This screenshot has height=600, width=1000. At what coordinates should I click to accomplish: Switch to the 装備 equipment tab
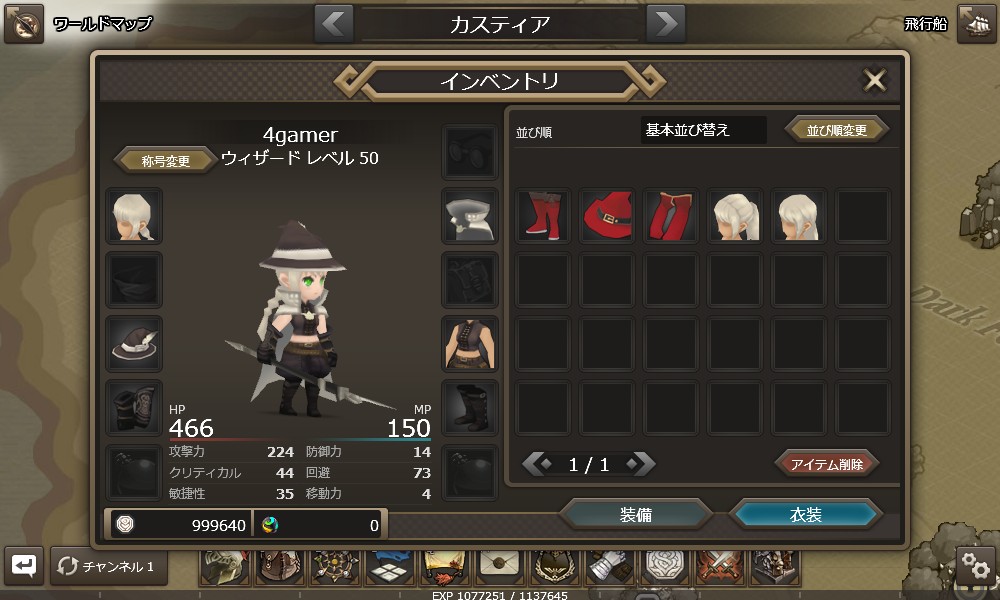pos(636,515)
